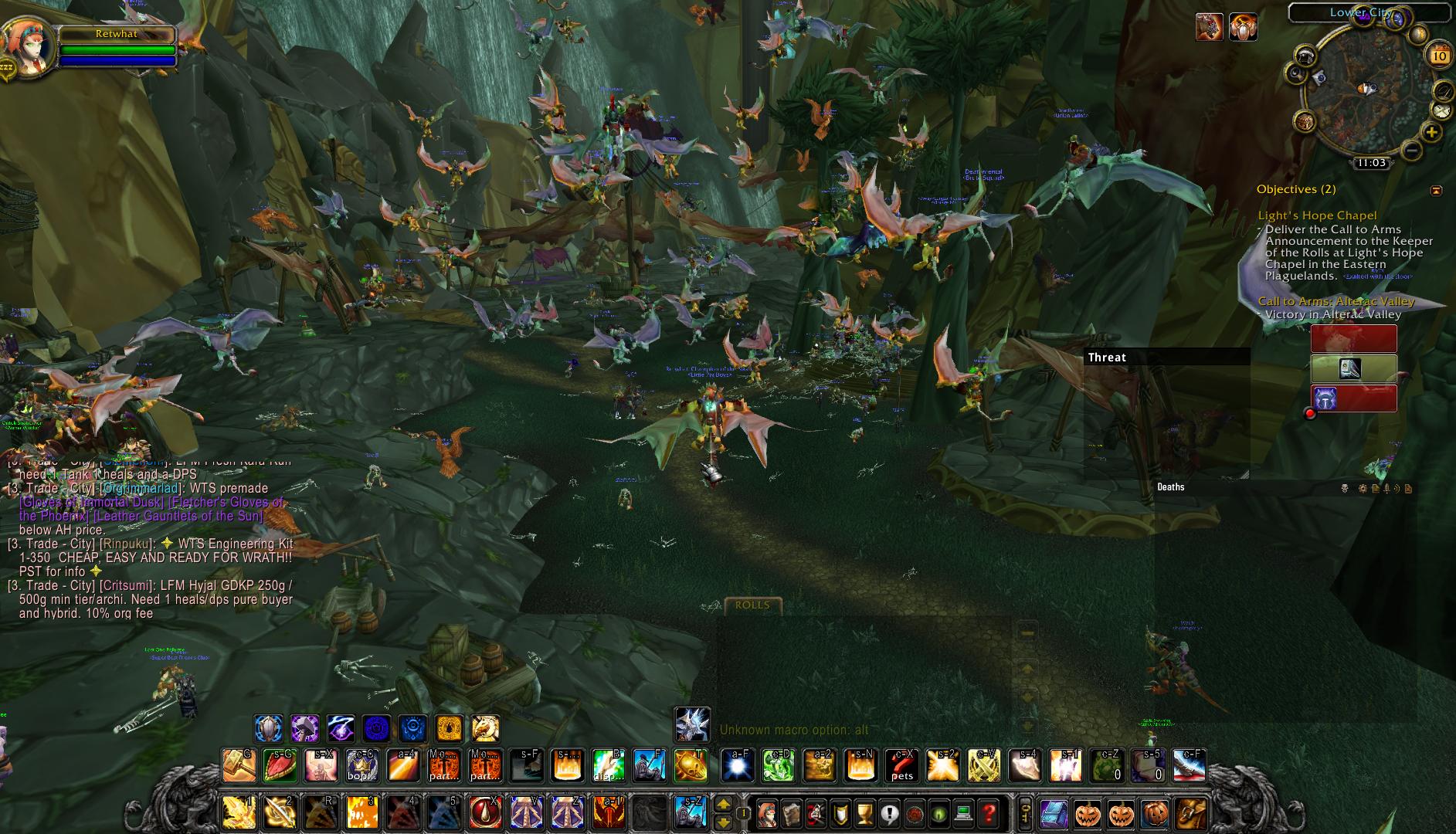Click the [Gloves of Immortal Dusk] item link in chat
The height and width of the screenshot is (834, 1456).
[x=90, y=503]
